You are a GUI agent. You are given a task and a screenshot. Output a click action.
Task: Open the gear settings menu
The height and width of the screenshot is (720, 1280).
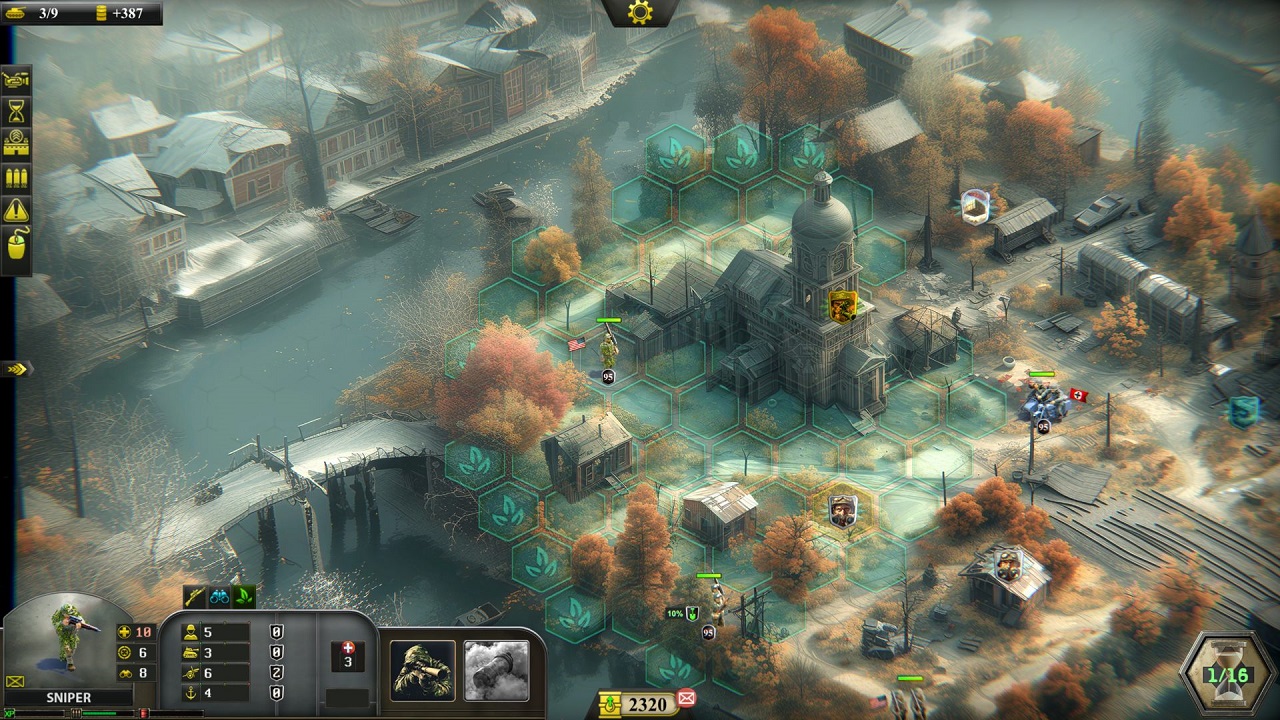(639, 12)
